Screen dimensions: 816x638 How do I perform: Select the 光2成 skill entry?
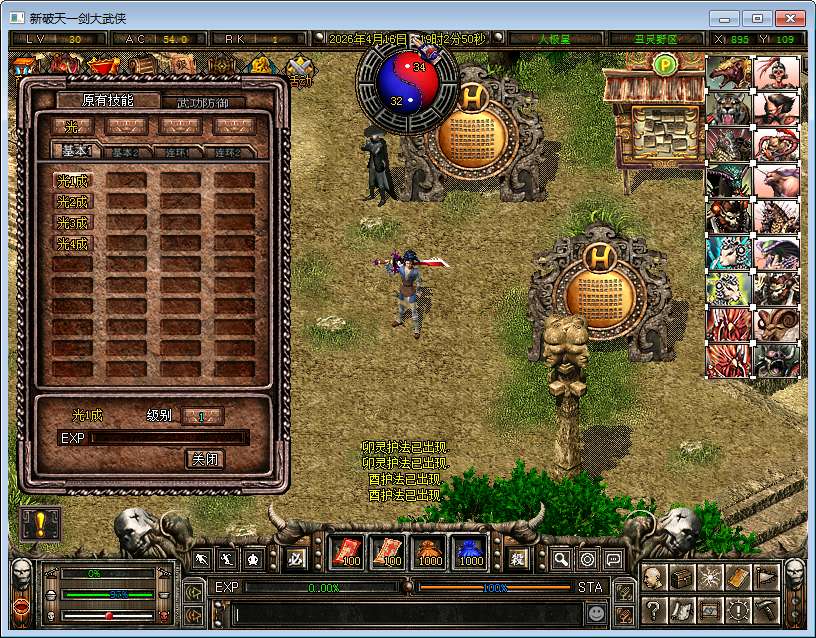73,202
